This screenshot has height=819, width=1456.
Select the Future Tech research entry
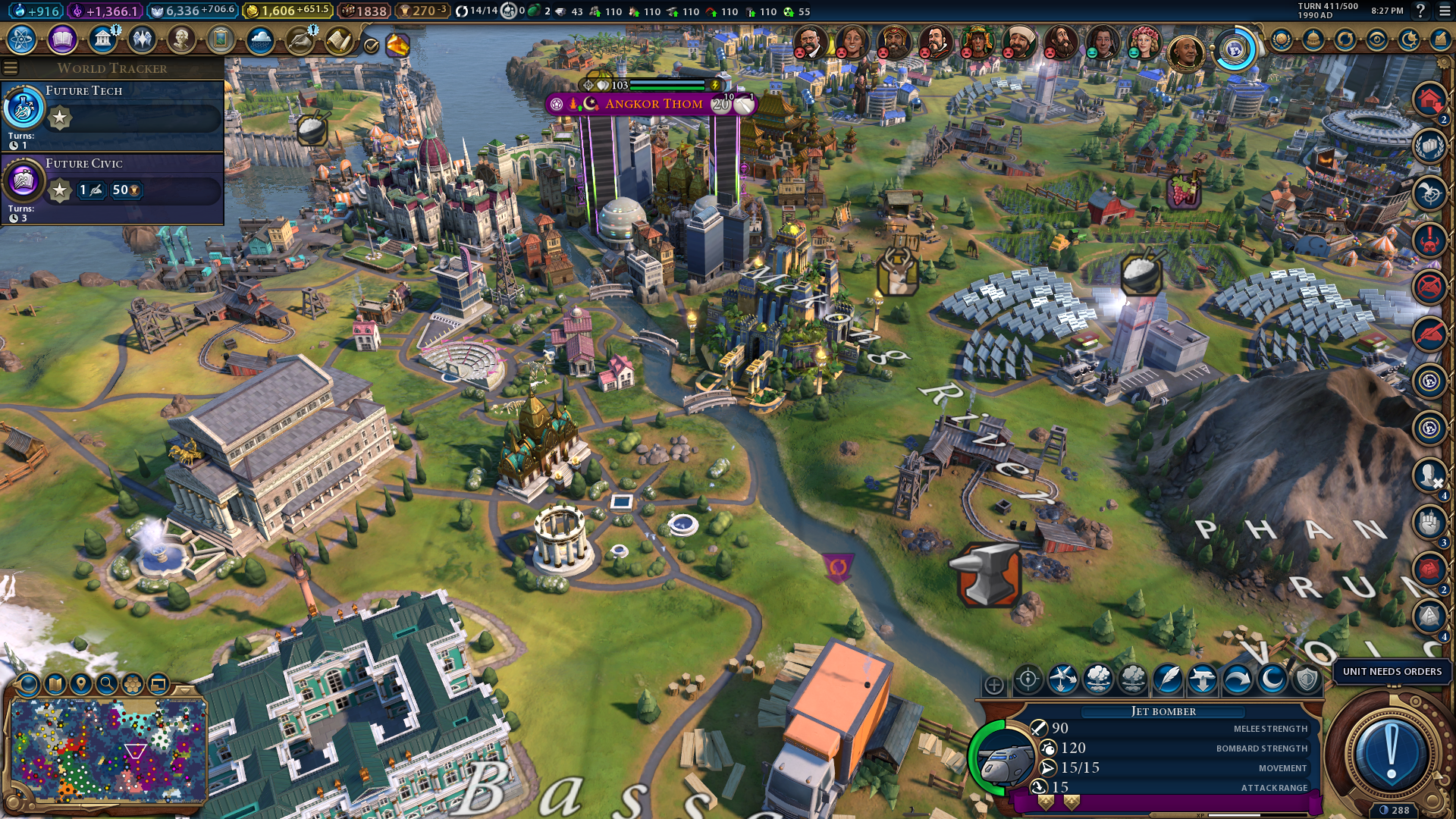(x=112, y=115)
